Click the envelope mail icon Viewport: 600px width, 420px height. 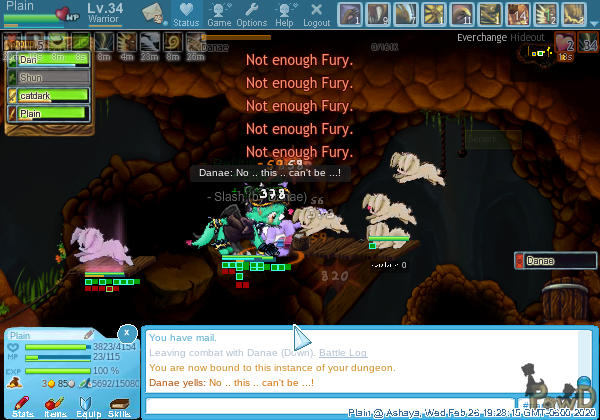coord(153,13)
